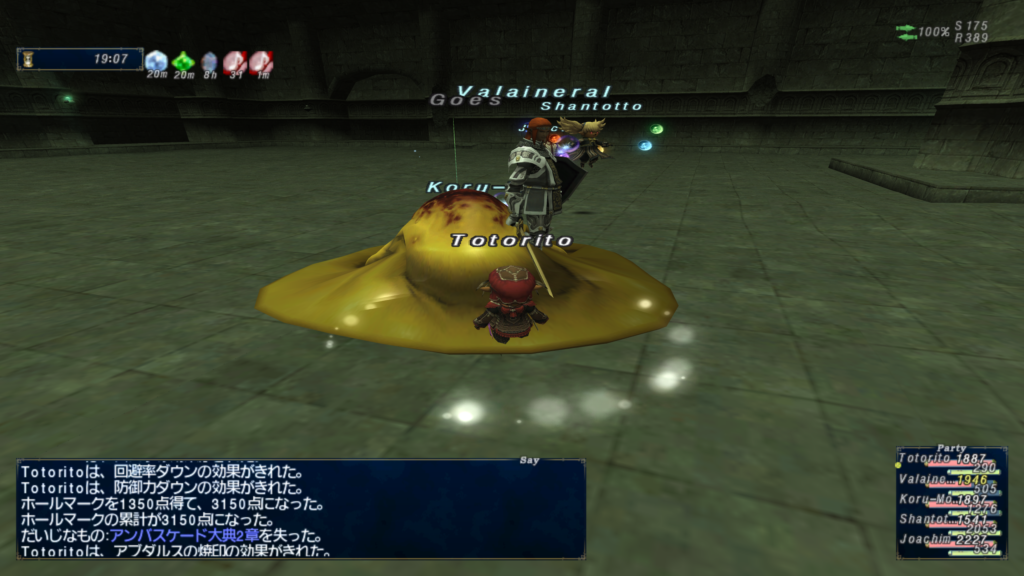1024x576 pixels.
Task: Select the song buff icon showing 31
Action: click(x=235, y=62)
